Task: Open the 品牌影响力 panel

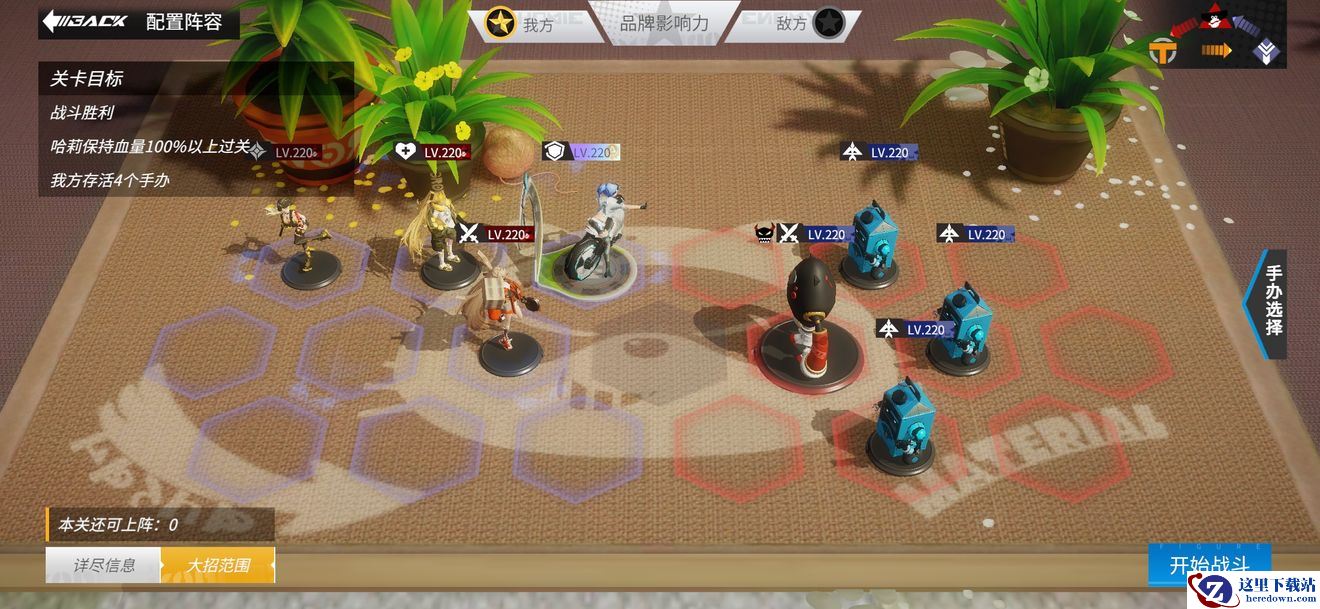Action: coord(664,22)
